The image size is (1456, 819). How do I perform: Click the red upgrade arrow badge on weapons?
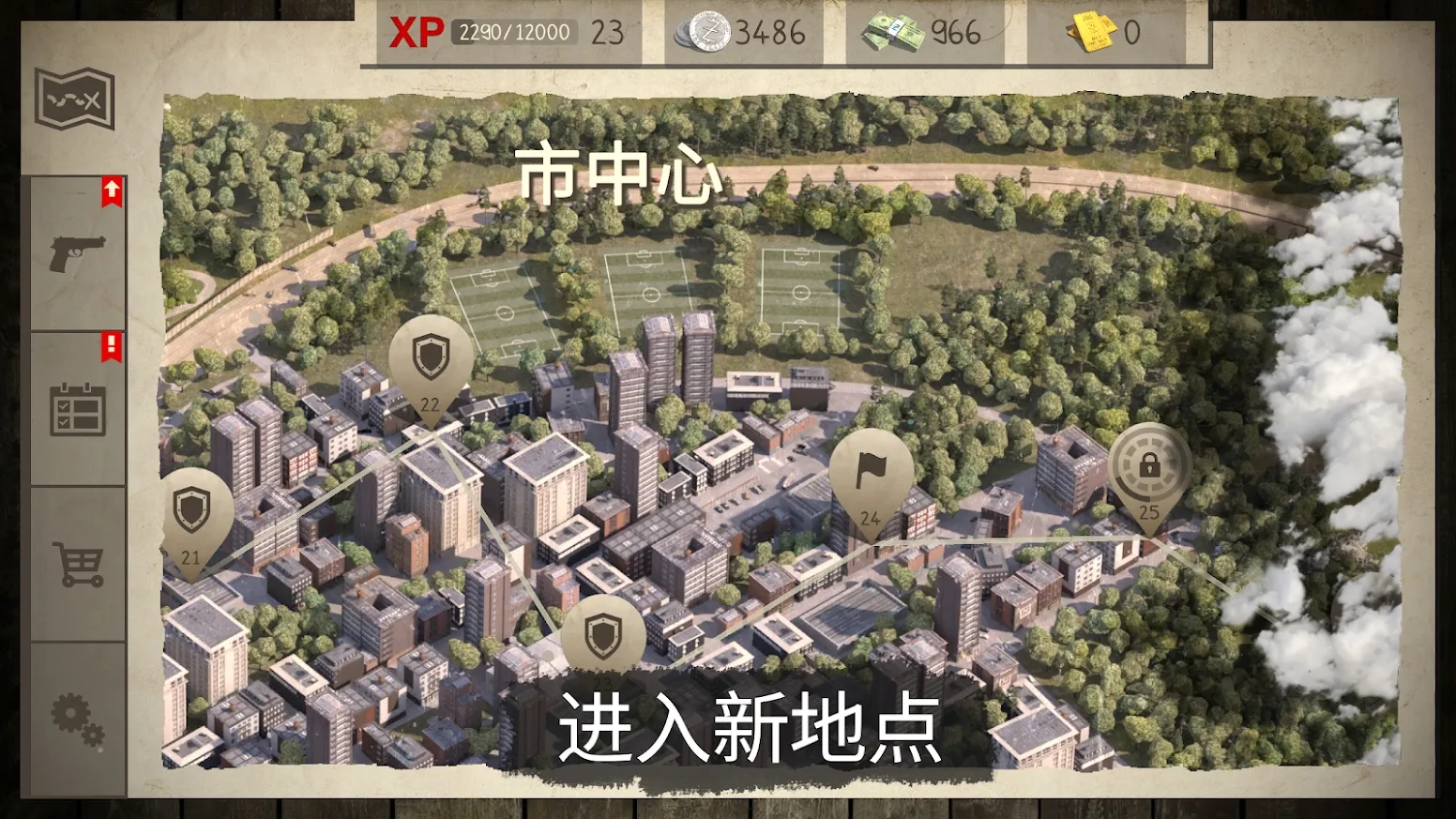(110, 189)
